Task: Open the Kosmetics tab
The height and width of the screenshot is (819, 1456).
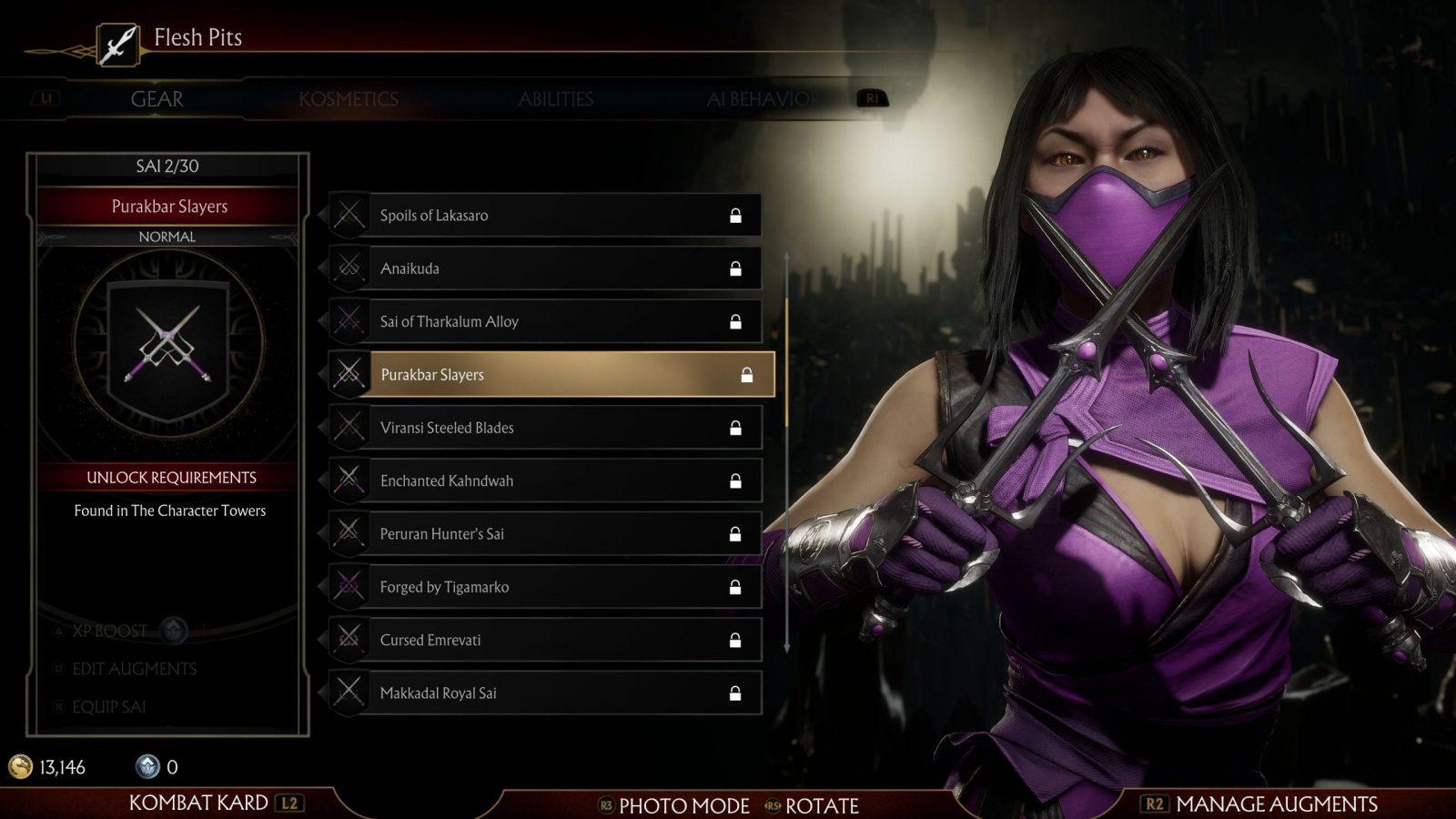Action: point(349,99)
